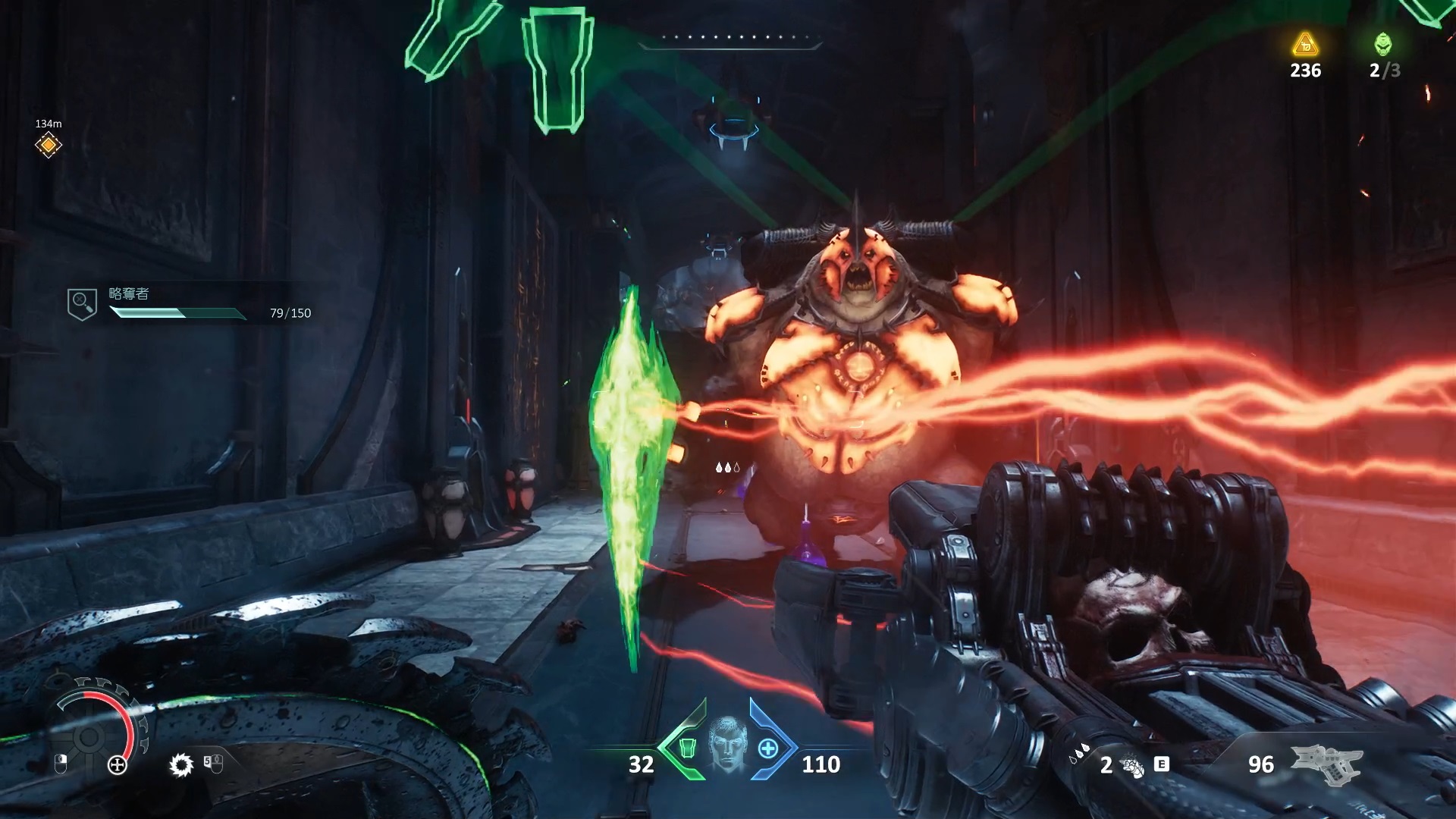Open the 掠夺者 codex scan tracker

82,303
